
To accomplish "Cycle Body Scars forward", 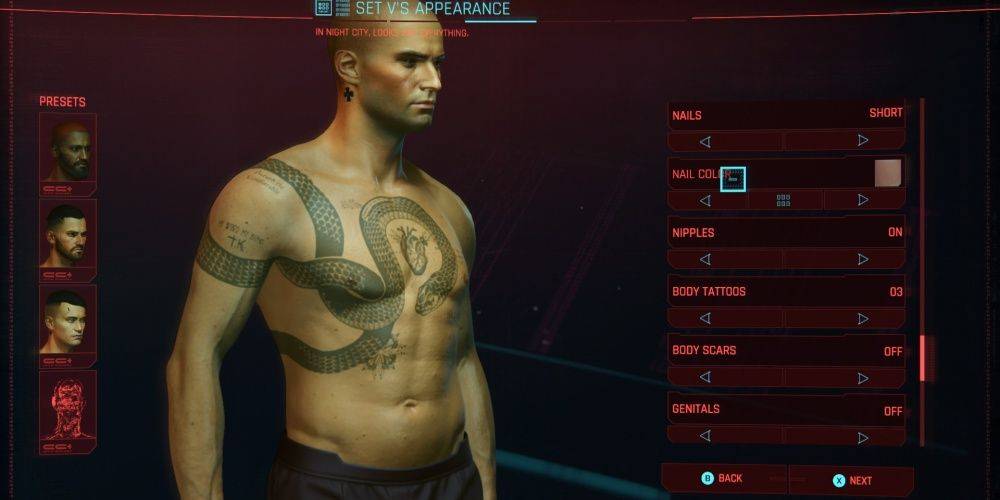I will tap(863, 377).
